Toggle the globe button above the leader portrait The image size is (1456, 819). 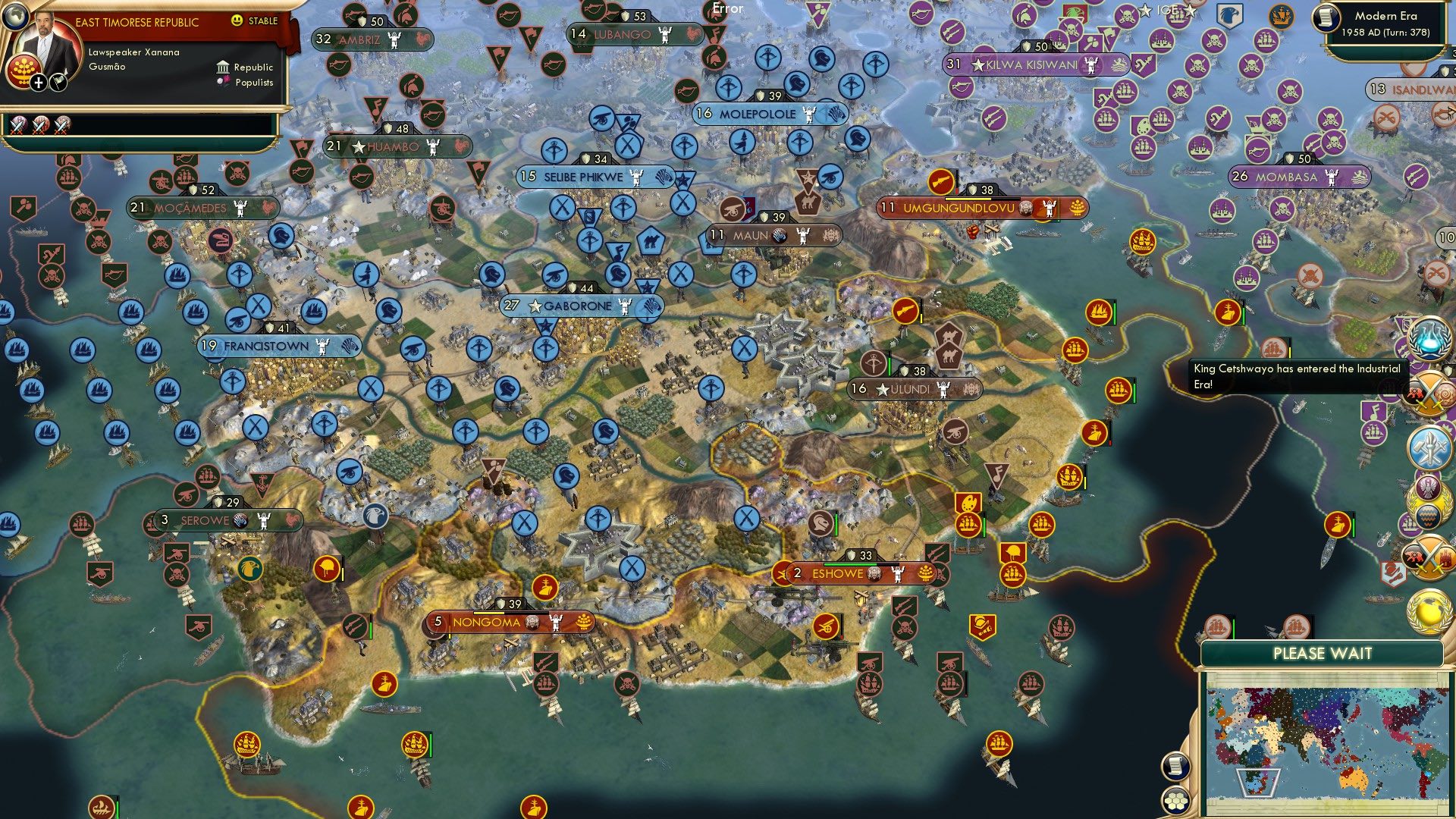click(15, 17)
